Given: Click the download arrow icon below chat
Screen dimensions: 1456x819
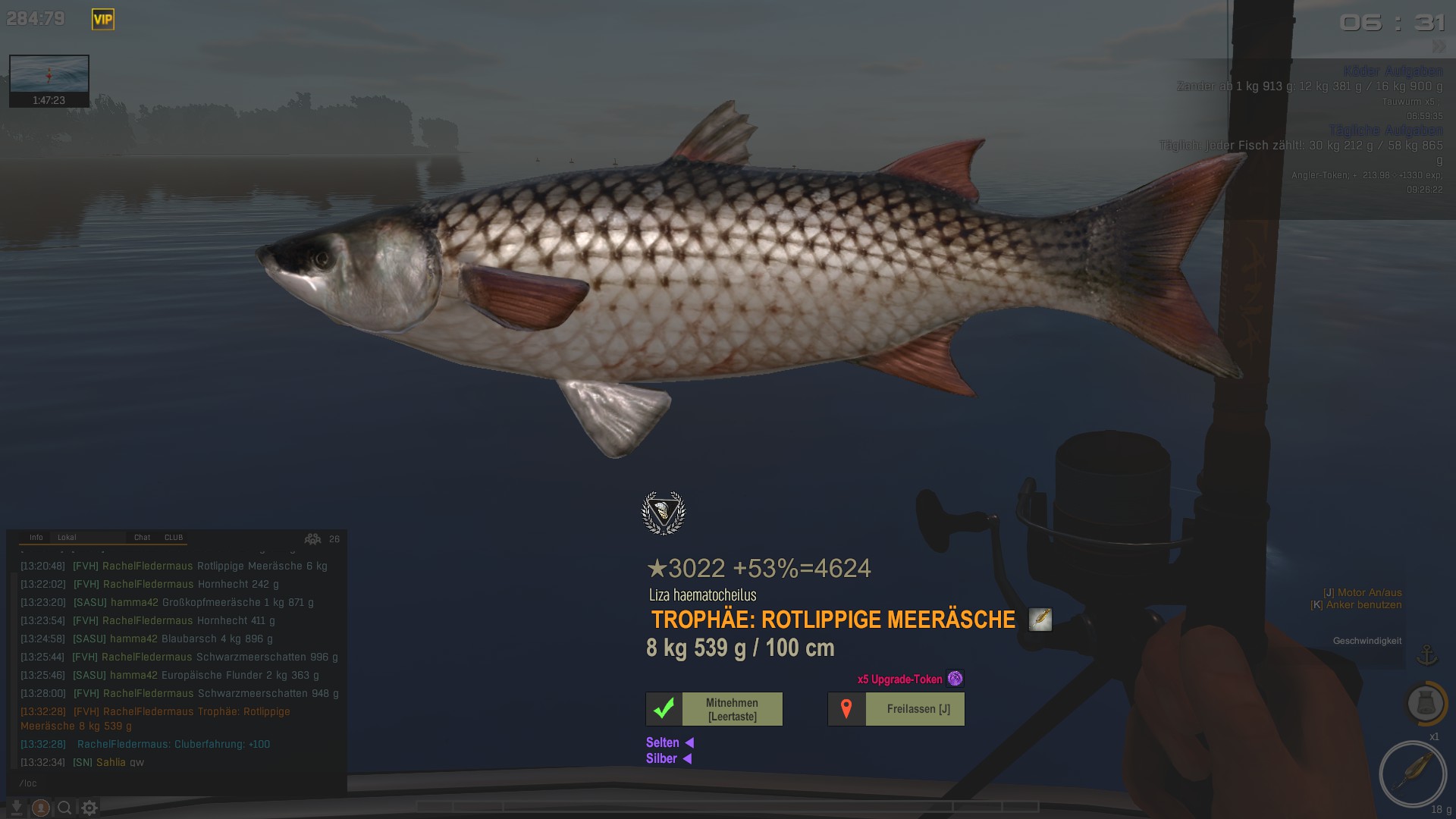Looking at the screenshot, I should pos(16,808).
